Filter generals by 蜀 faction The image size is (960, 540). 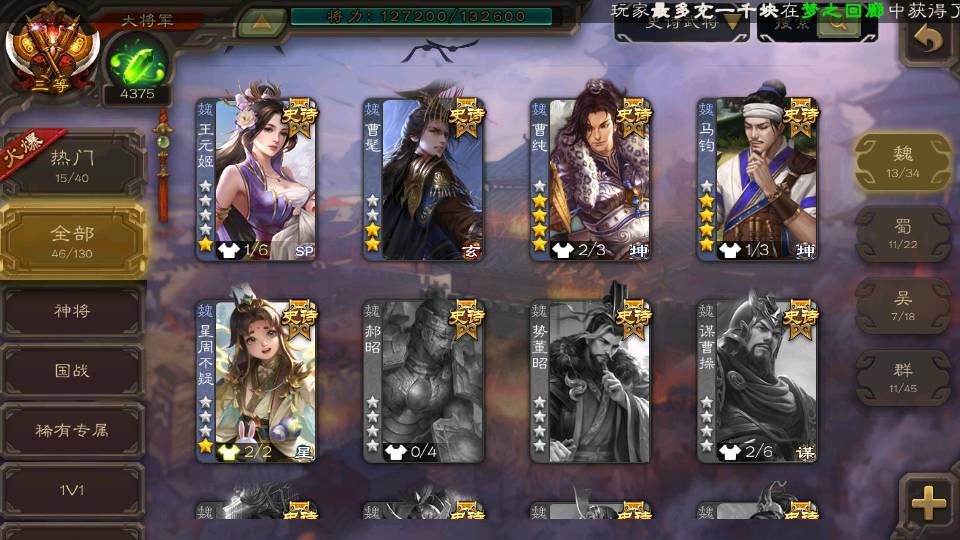pyautogui.click(x=902, y=234)
